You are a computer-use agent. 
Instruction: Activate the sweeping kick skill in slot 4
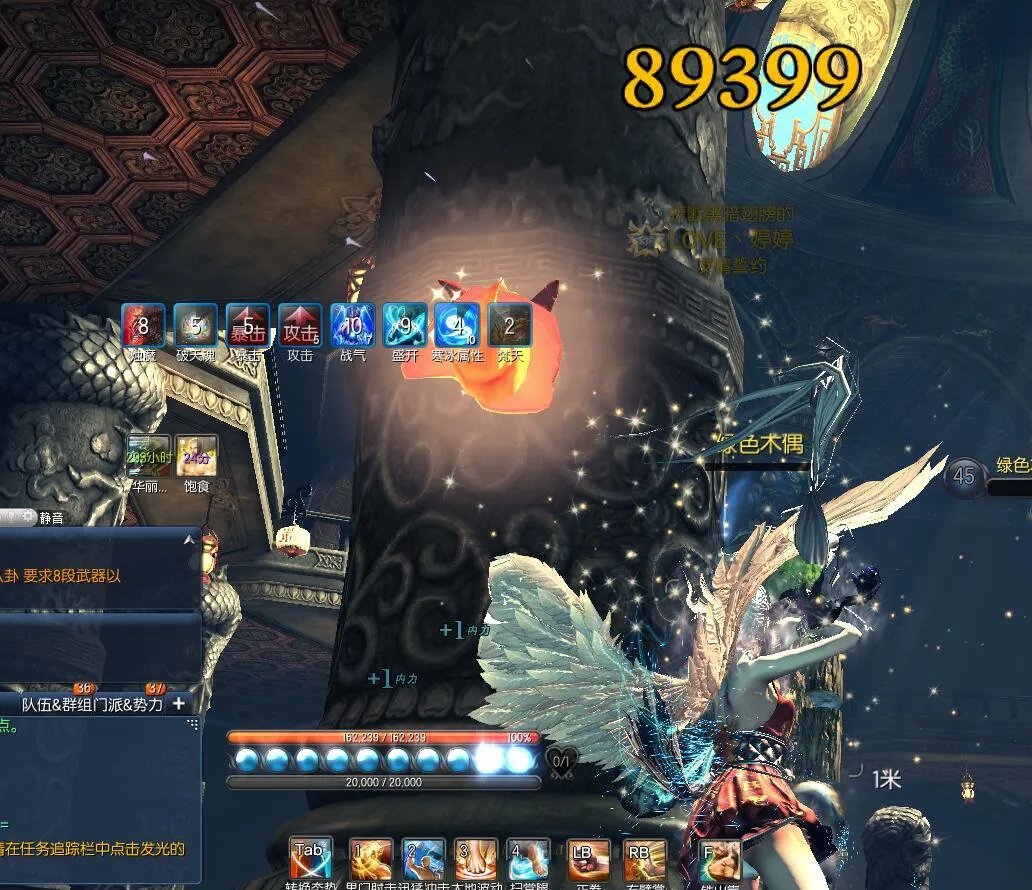pos(527,859)
